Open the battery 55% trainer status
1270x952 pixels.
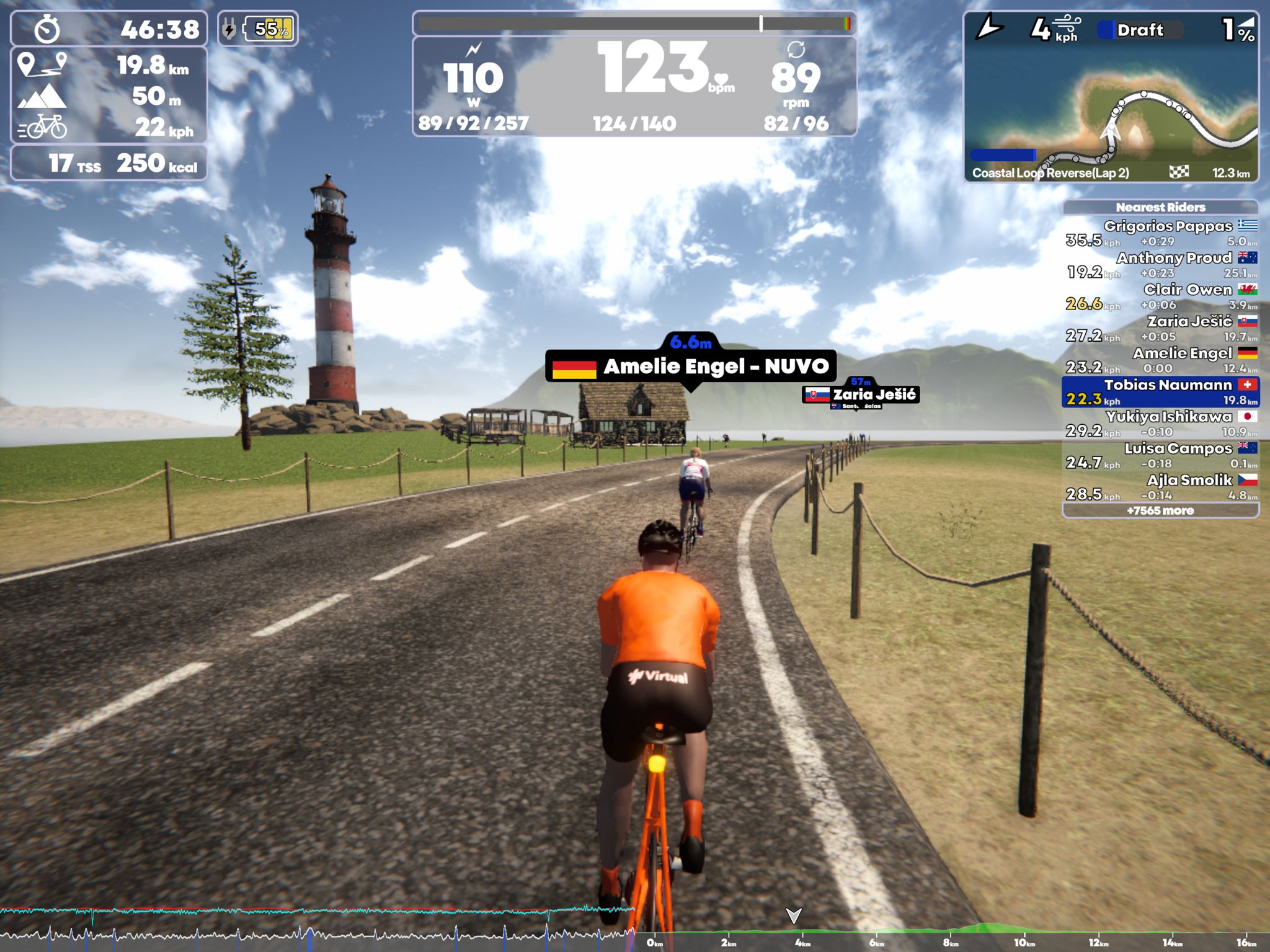(x=258, y=29)
